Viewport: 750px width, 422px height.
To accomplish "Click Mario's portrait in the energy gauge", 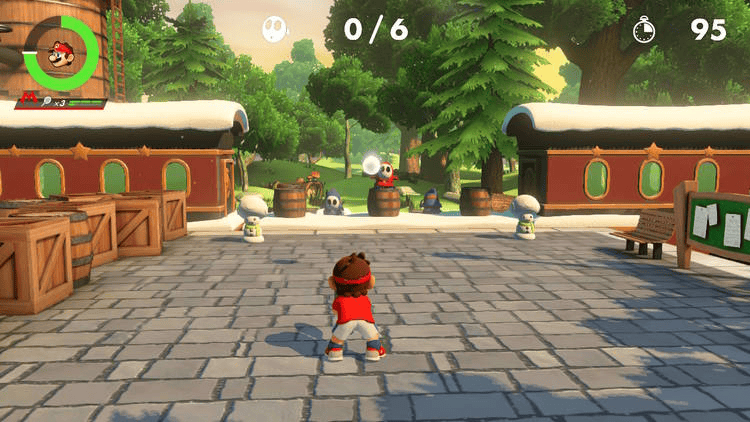I will point(61,52).
